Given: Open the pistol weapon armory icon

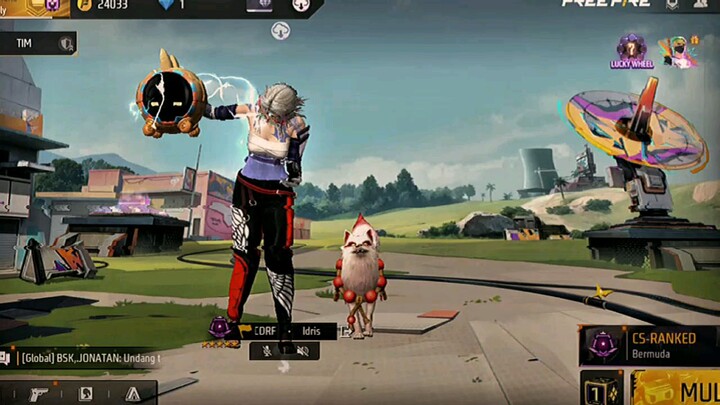Looking at the screenshot, I should coord(39,394).
